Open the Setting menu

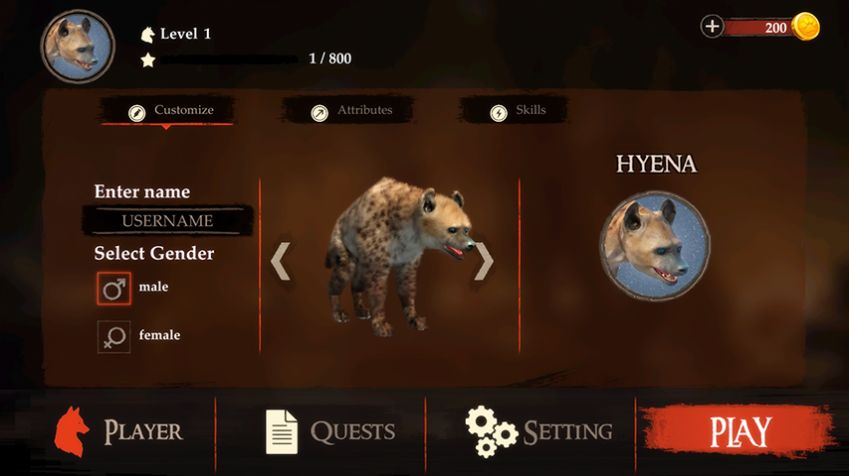click(539, 431)
